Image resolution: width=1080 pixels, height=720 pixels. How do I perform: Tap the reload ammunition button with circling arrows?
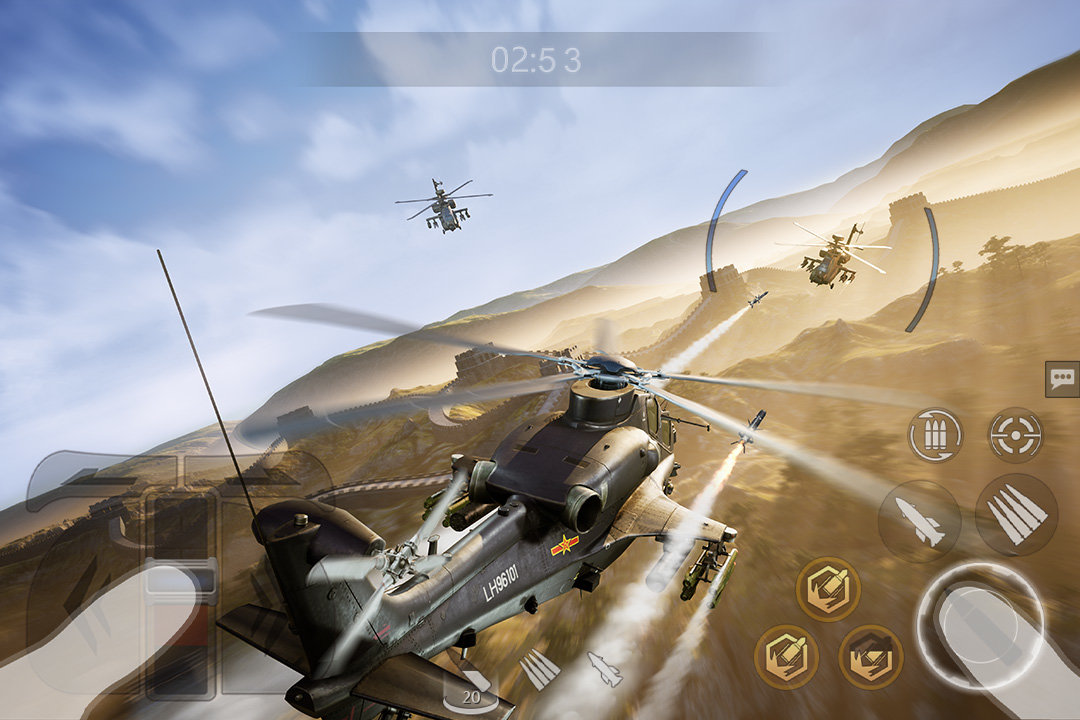coord(935,435)
